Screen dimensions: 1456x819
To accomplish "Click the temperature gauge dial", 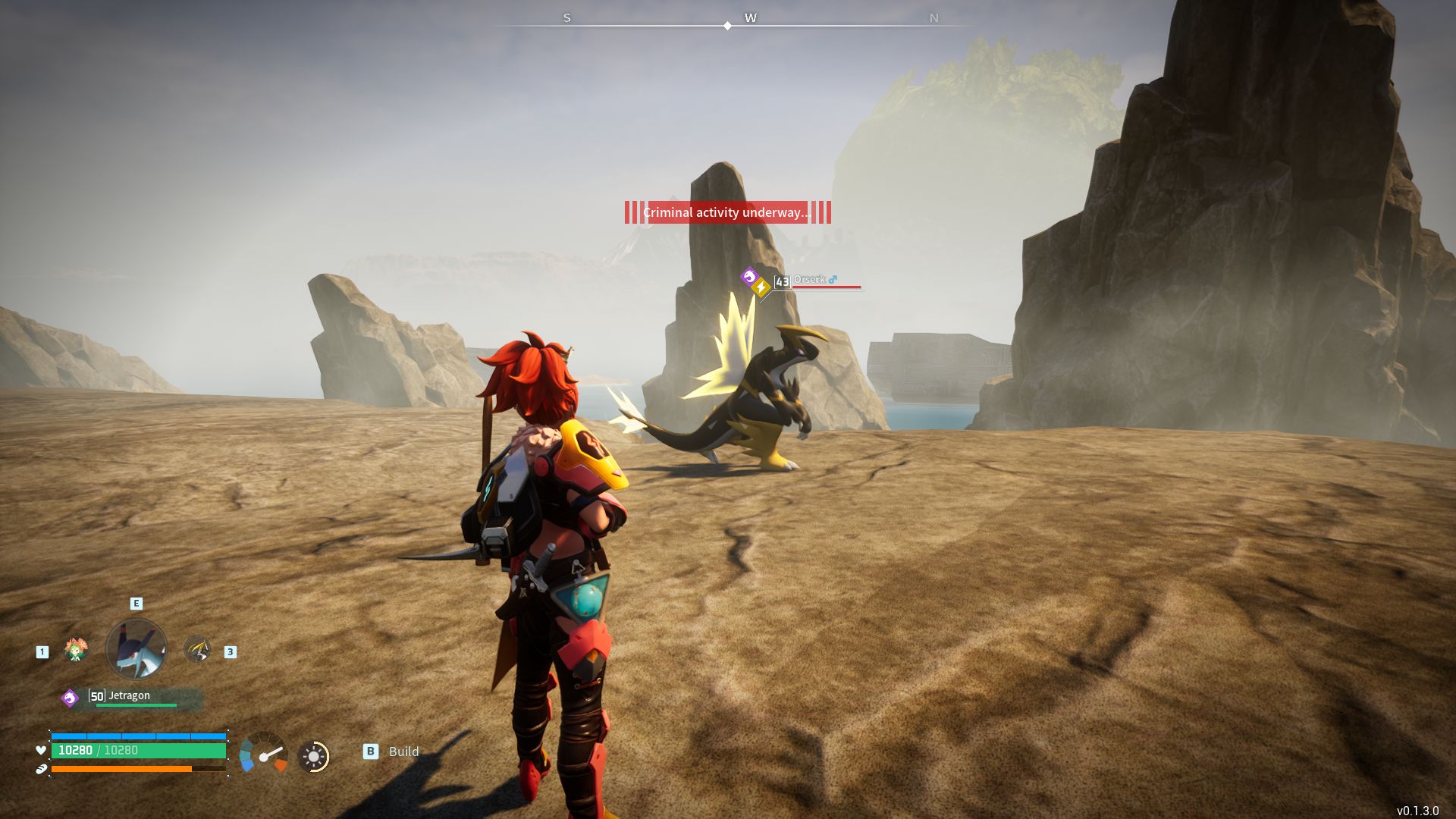I will click(x=263, y=753).
